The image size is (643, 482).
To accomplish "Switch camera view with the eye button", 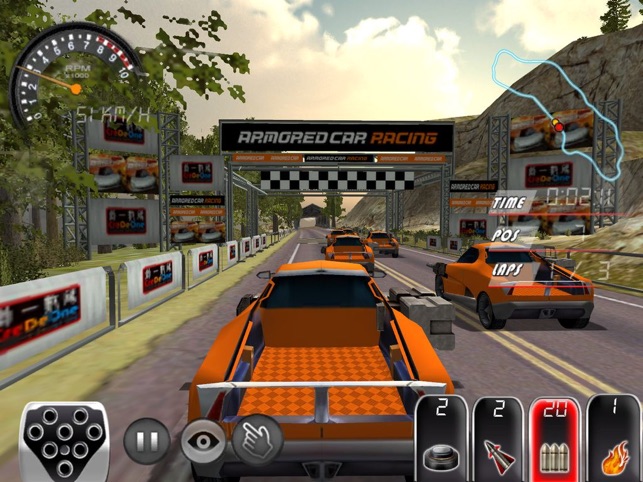I will point(203,441).
